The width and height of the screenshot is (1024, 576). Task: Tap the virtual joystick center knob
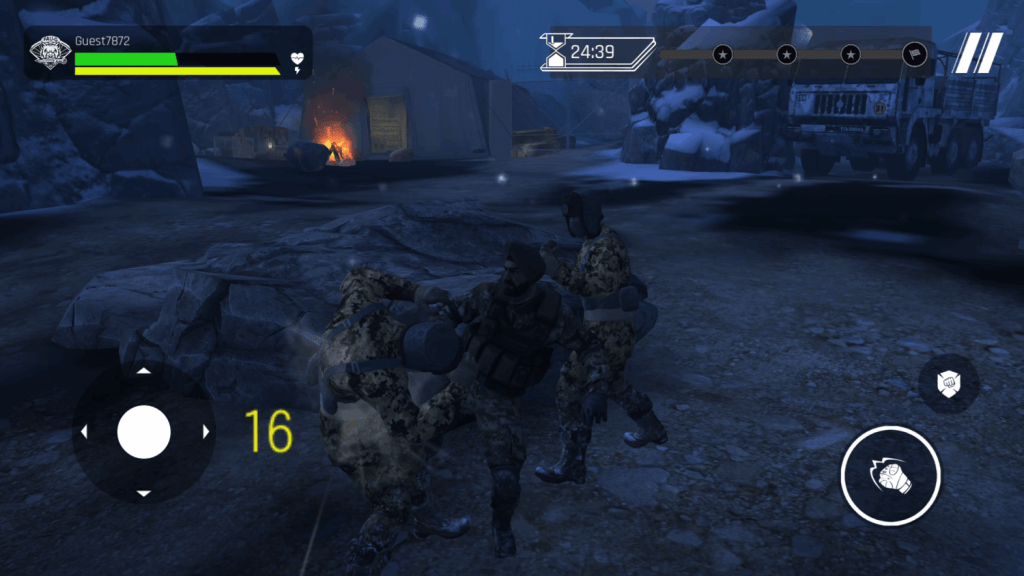coord(144,432)
